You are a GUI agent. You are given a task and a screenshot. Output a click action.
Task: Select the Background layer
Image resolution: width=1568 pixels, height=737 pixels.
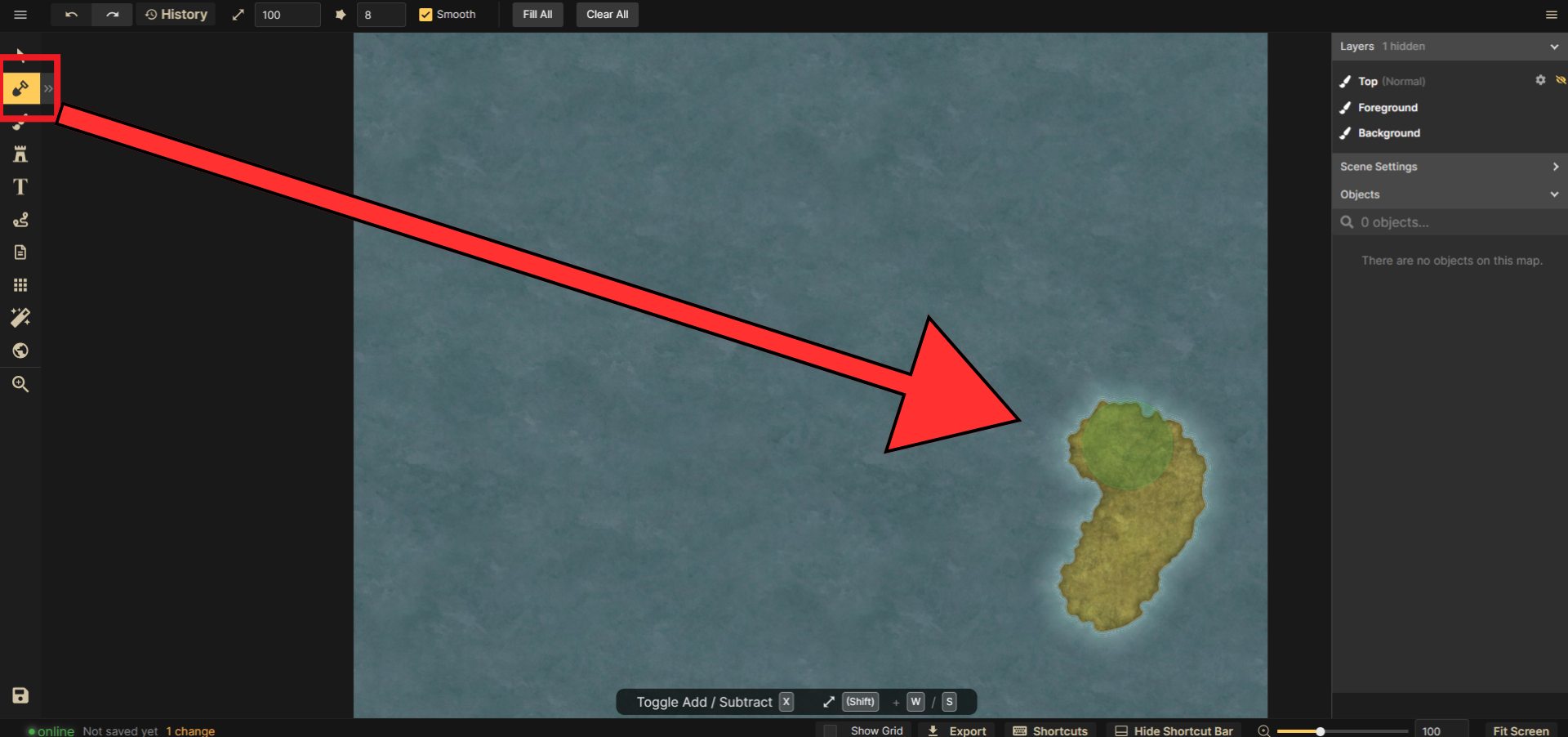coord(1388,133)
